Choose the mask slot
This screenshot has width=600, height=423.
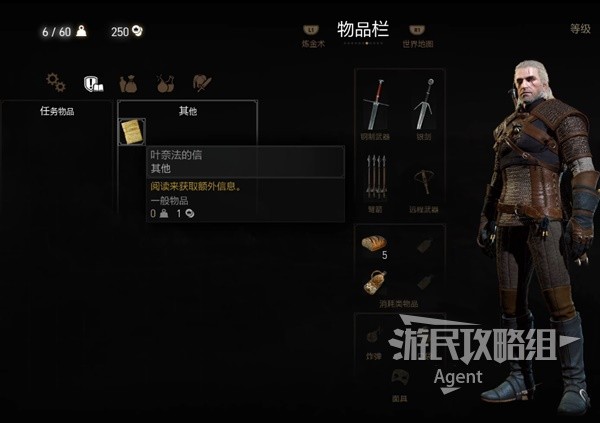coord(400,378)
